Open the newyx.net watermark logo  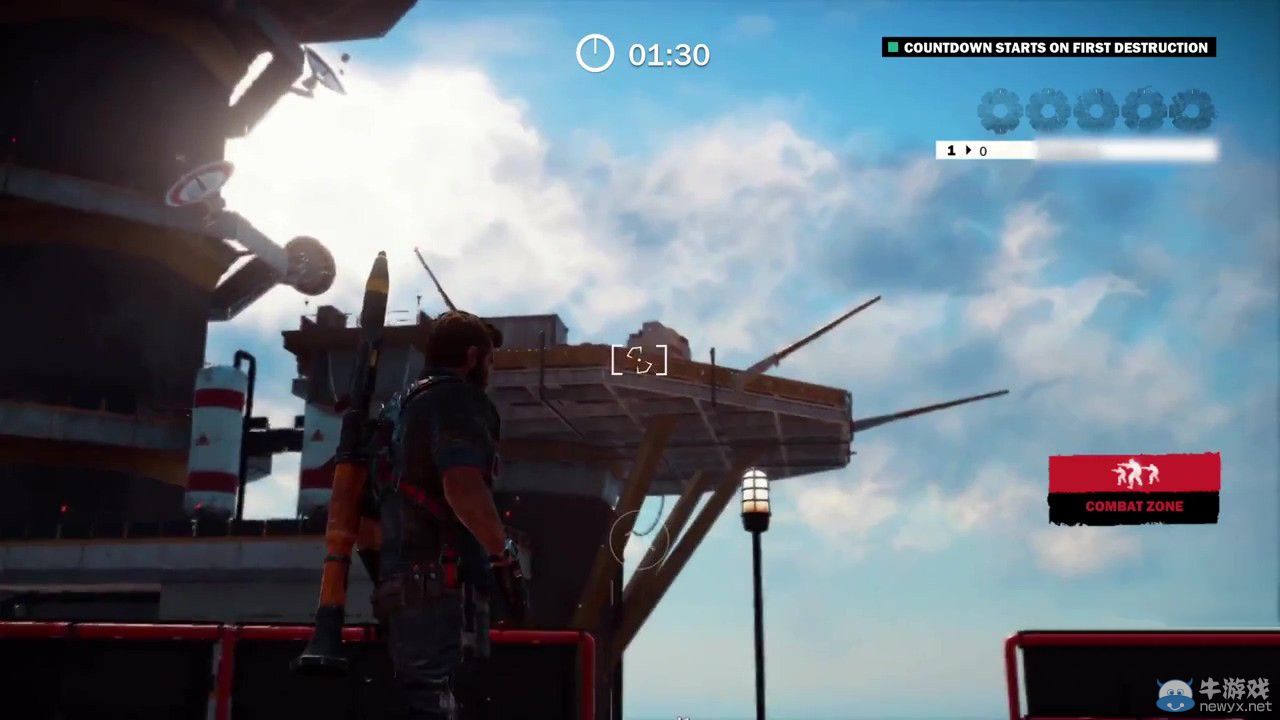coord(1214,693)
